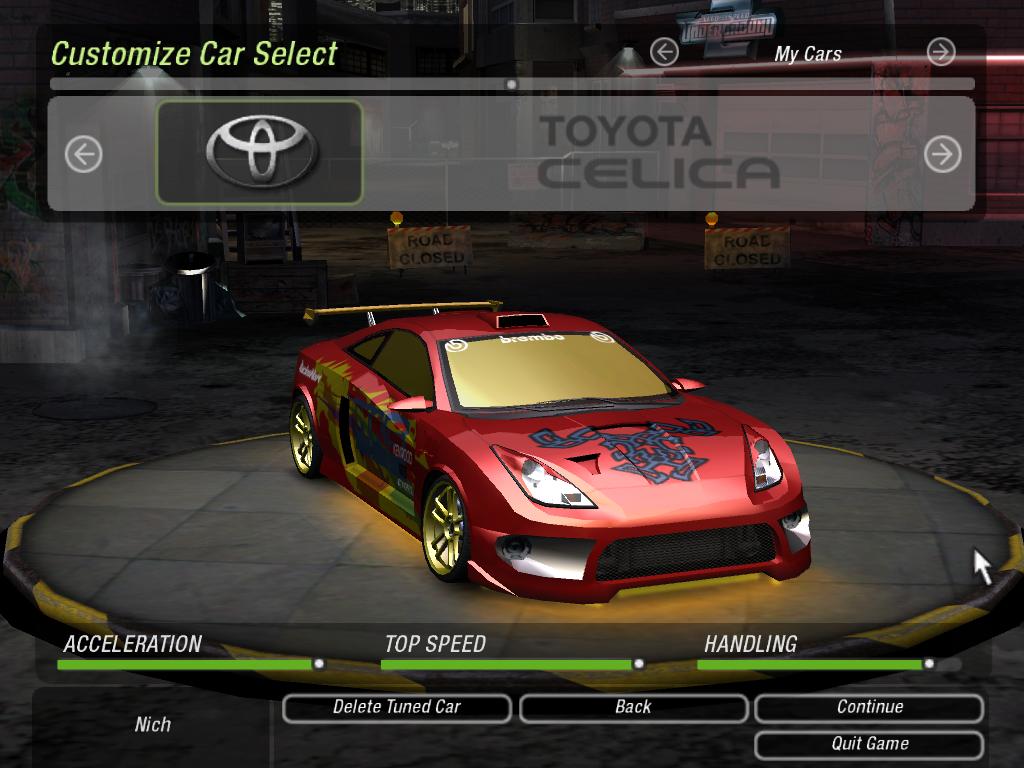Show the previous car with the left arrow
This screenshot has height=768, width=1024.
click(x=84, y=154)
